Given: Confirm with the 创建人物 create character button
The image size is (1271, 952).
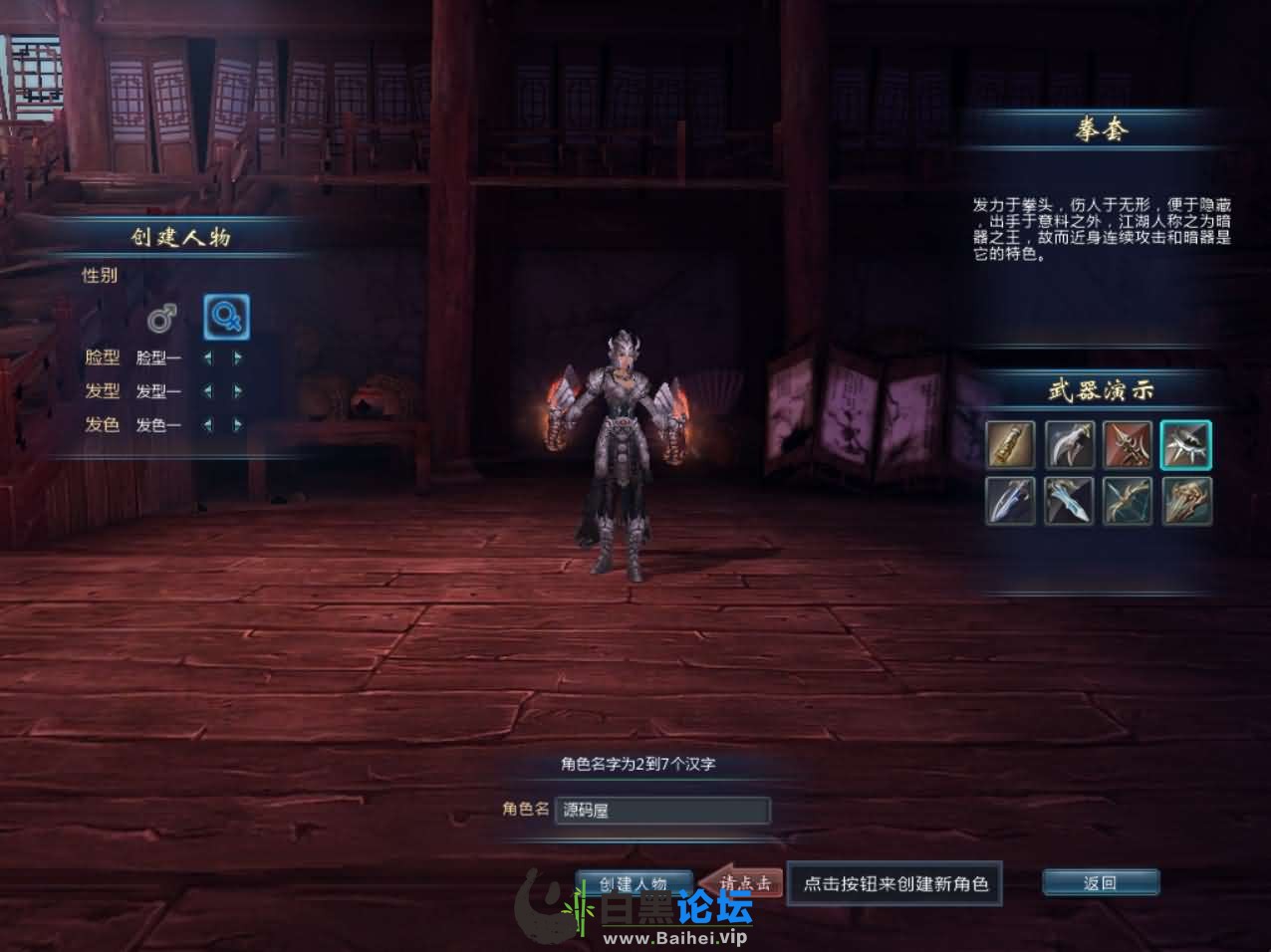Looking at the screenshot, I should pyautogui.click(x=634, y=883).
